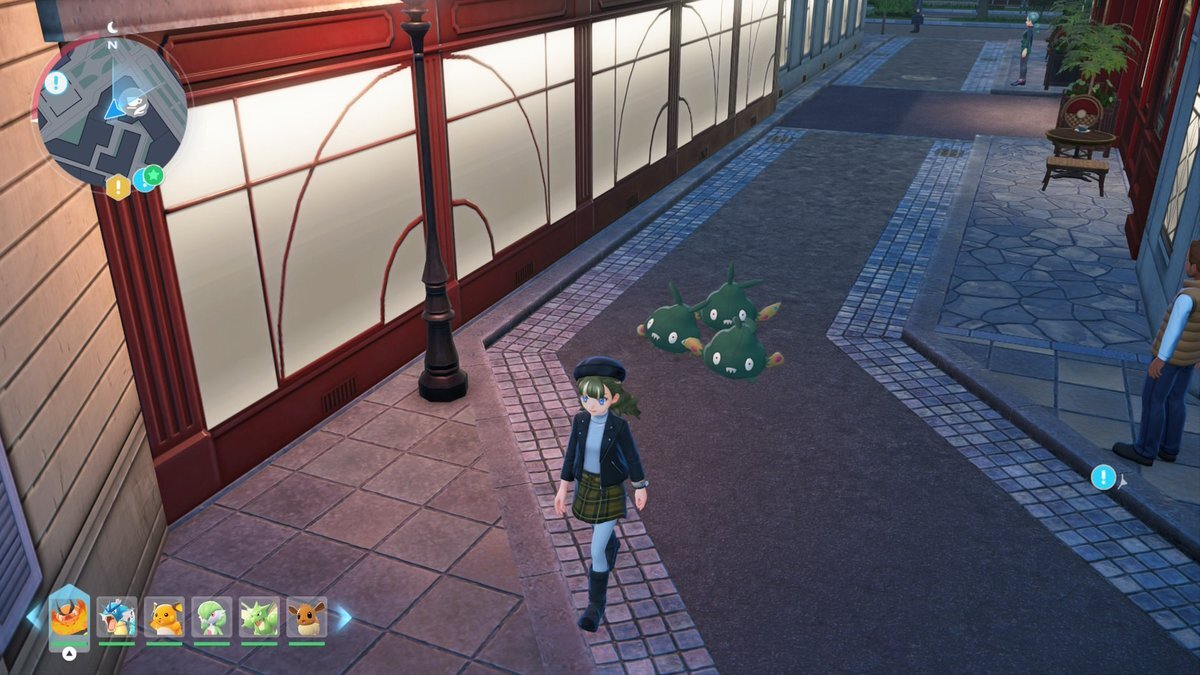Click the party bar's left arrow
The image size is (1200, 675).
tap(34, 616)
